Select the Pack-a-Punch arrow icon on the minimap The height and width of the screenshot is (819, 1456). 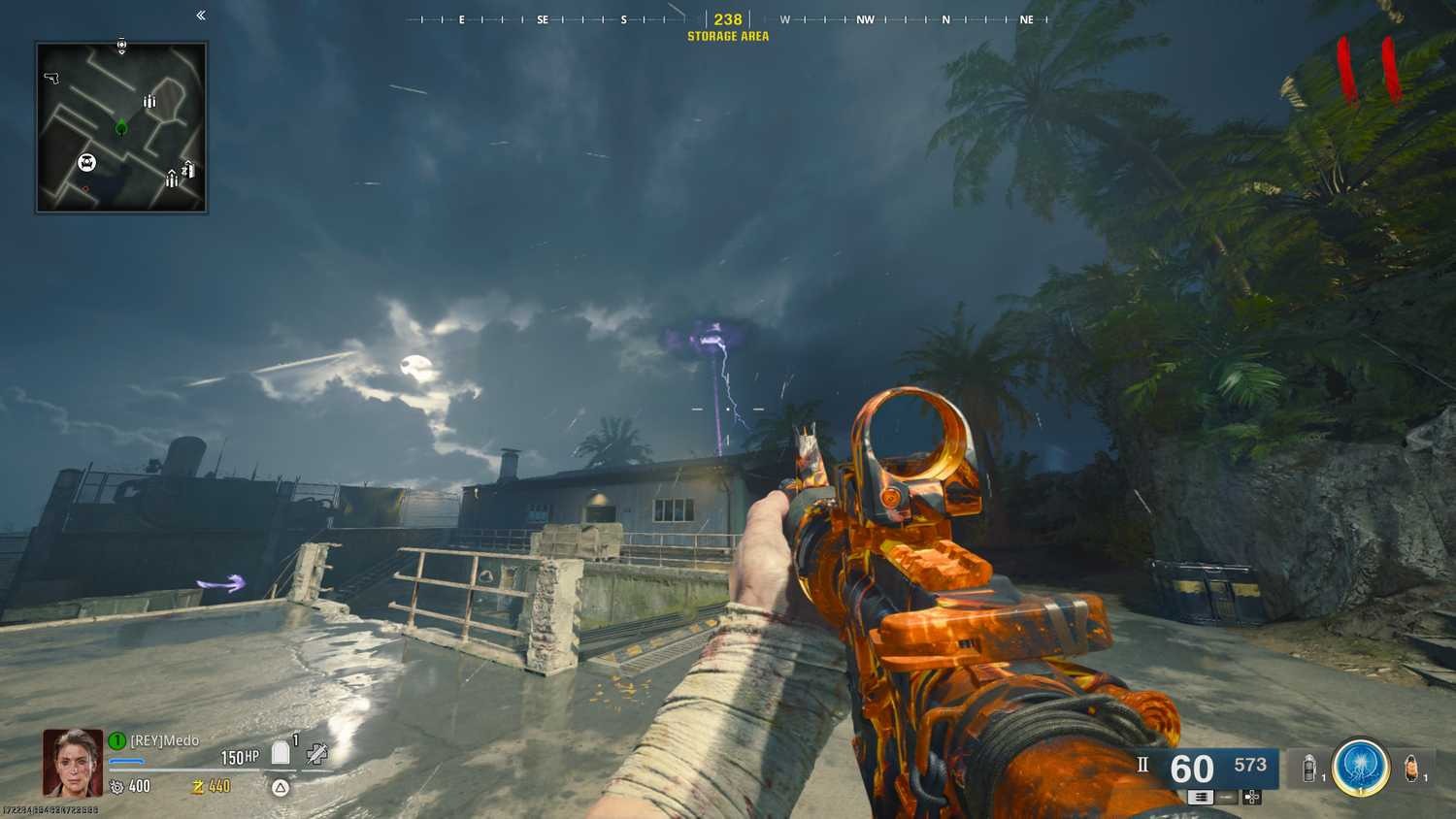(188, 169)
